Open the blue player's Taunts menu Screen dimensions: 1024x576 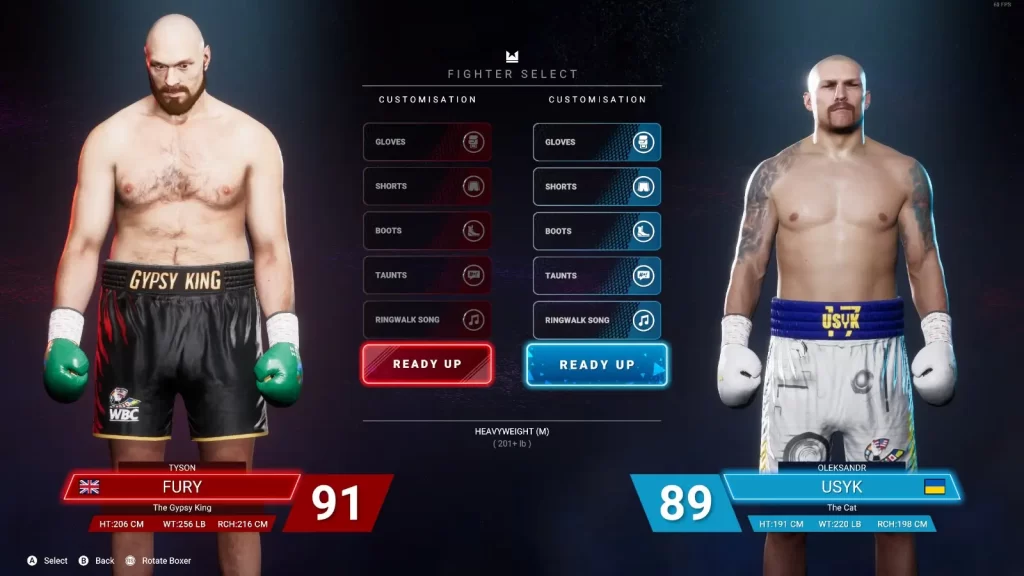click(597, 275)
